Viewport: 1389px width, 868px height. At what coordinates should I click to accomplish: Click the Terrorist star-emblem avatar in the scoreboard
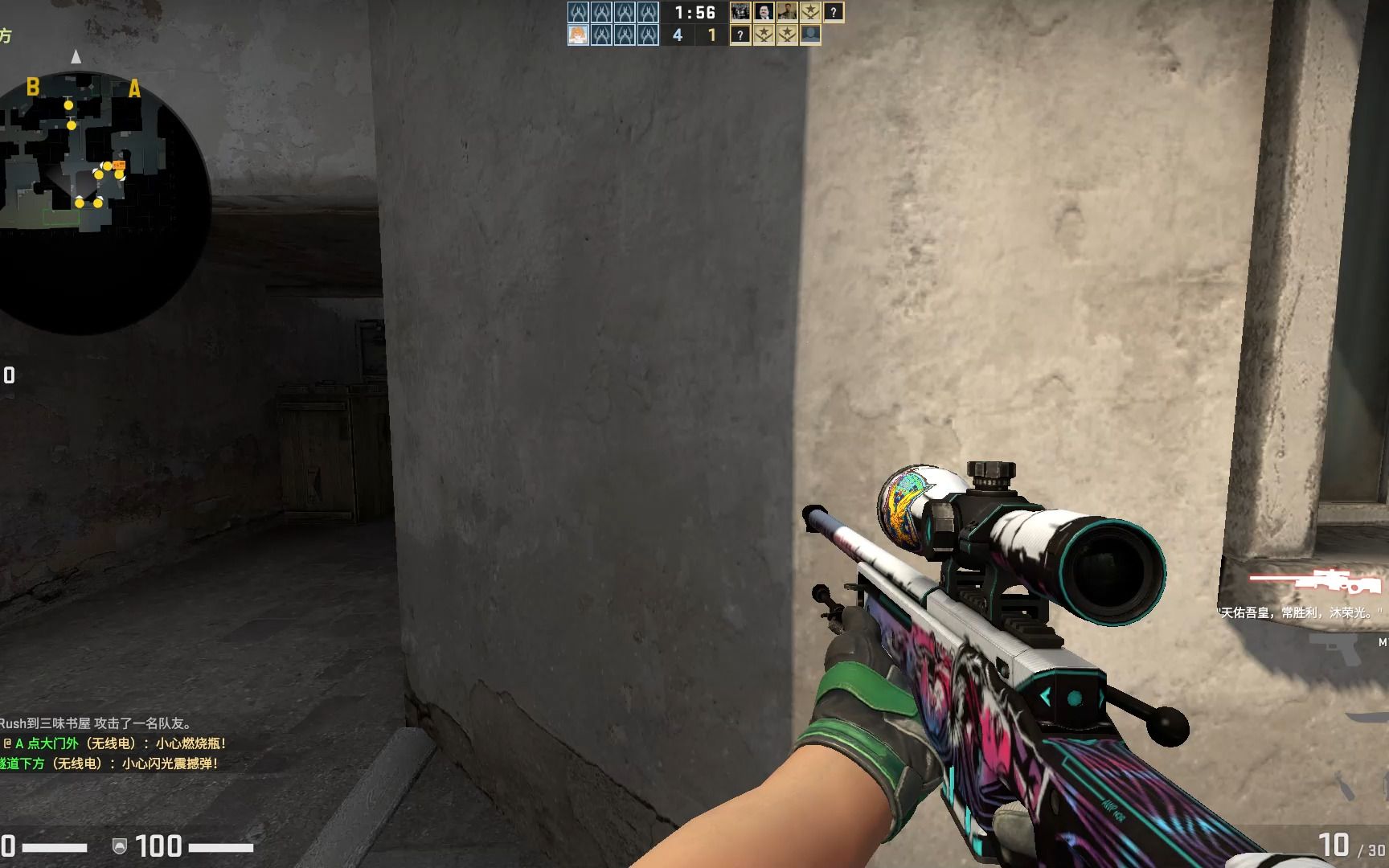(809, 11)
